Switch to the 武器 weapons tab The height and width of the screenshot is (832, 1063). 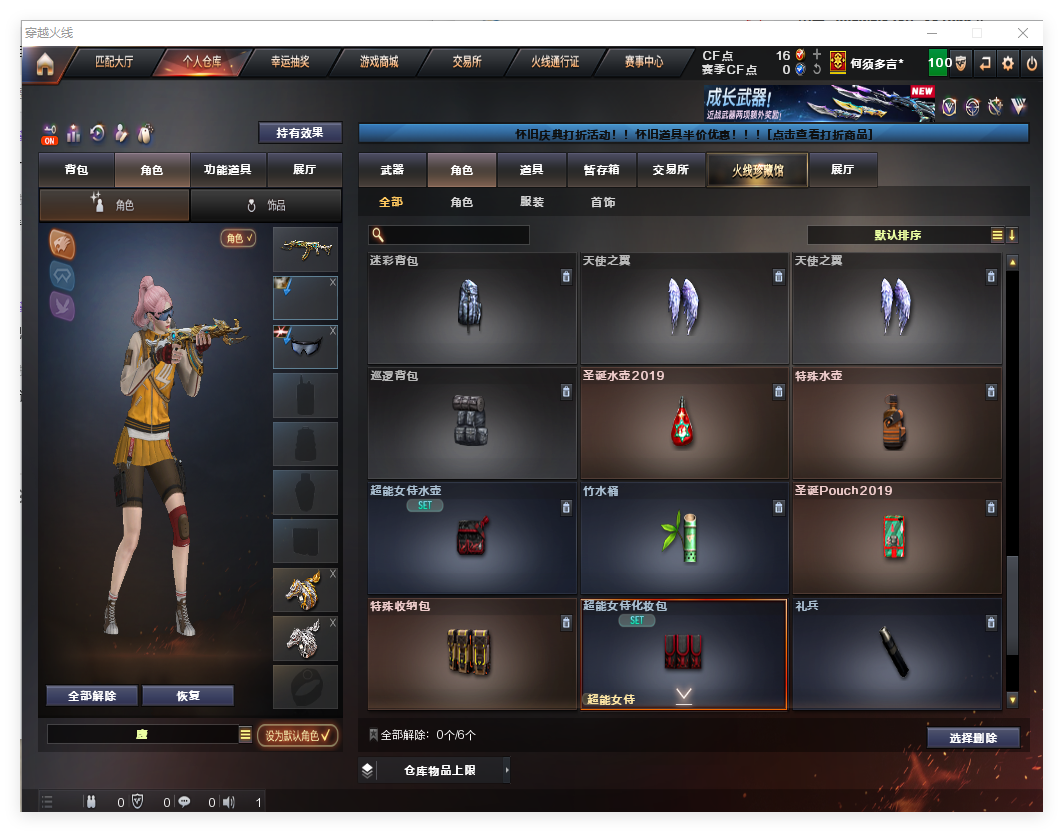[392, 170]
